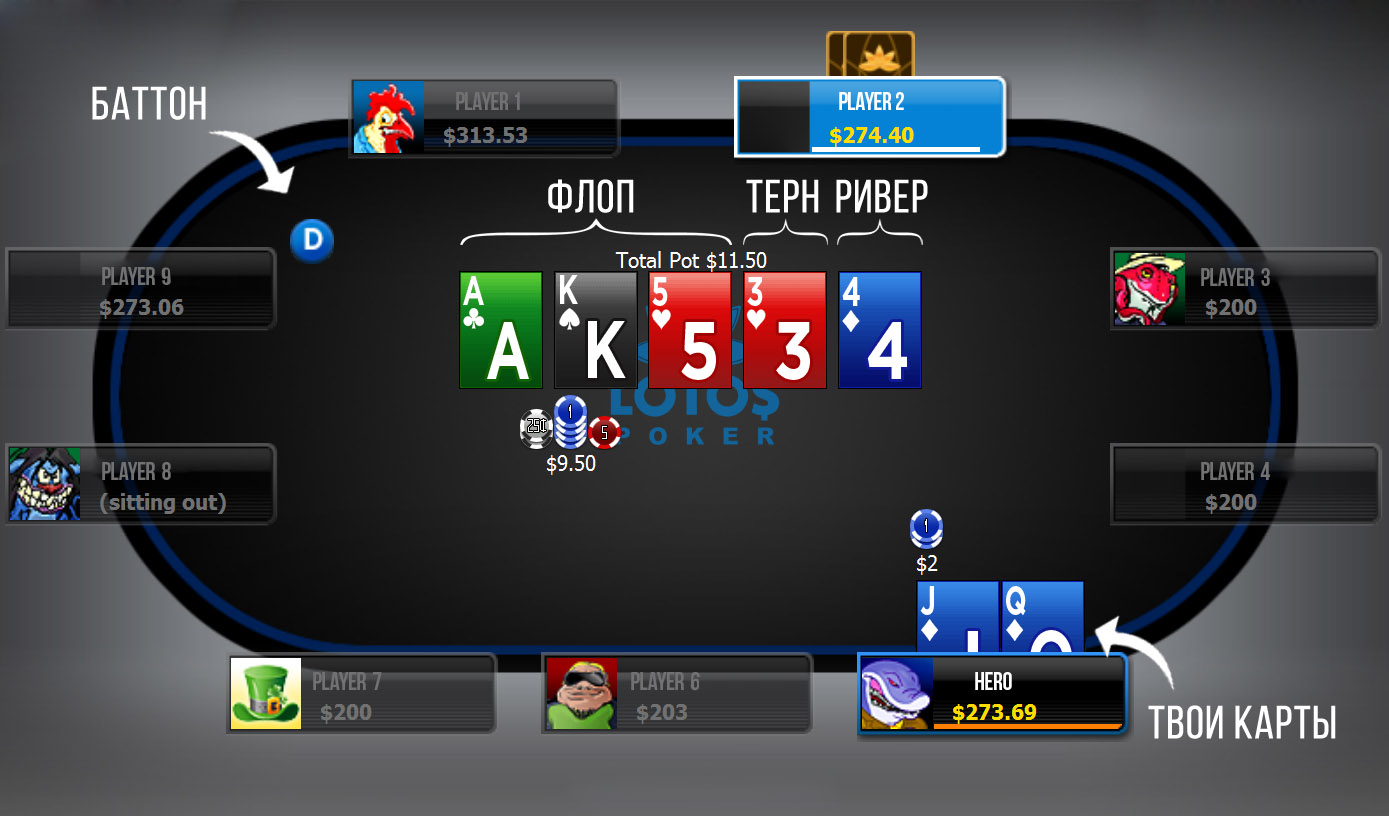Click the 5 of hearts flop card
The height and width of the screenshot is (816, 1389).
[690, 330]
